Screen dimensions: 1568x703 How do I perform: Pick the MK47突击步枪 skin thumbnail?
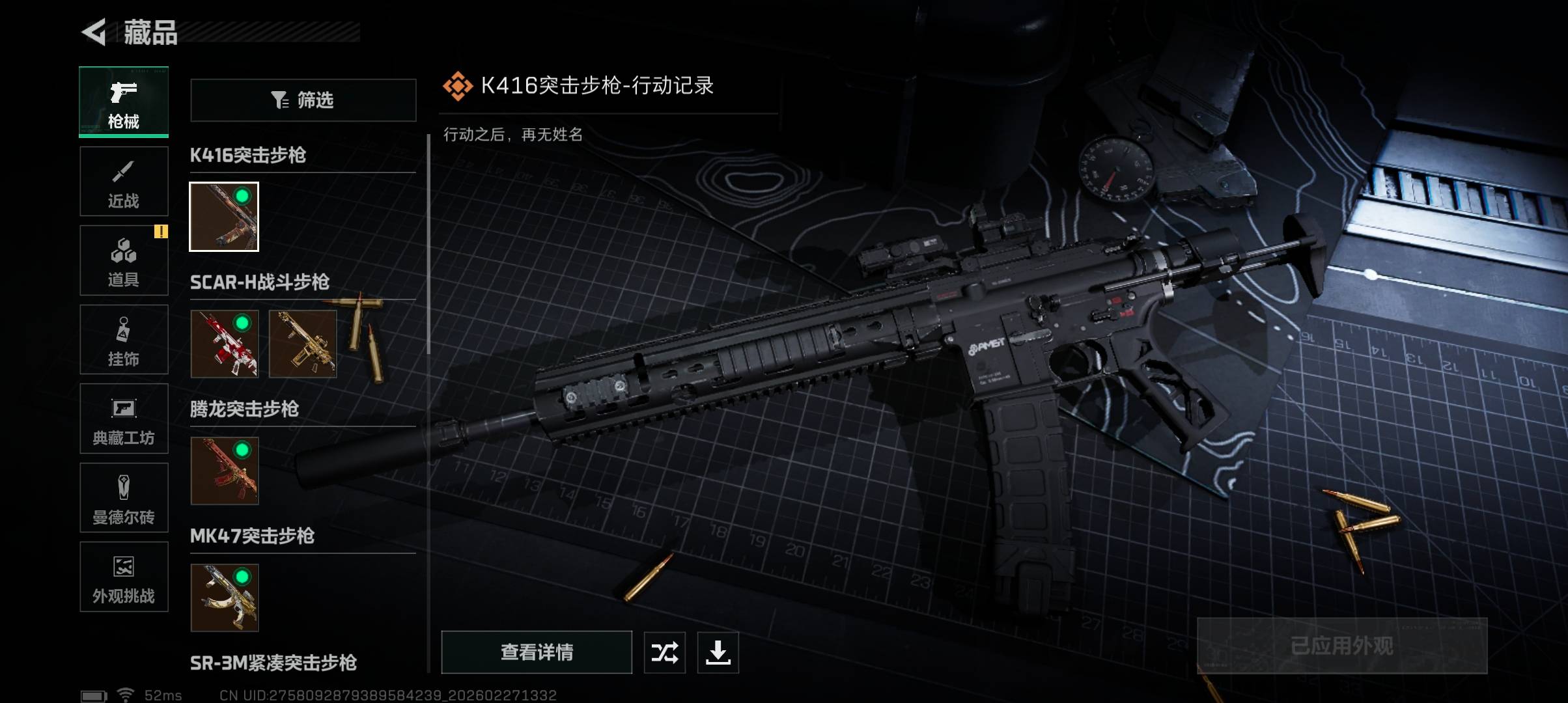(224, 598)
